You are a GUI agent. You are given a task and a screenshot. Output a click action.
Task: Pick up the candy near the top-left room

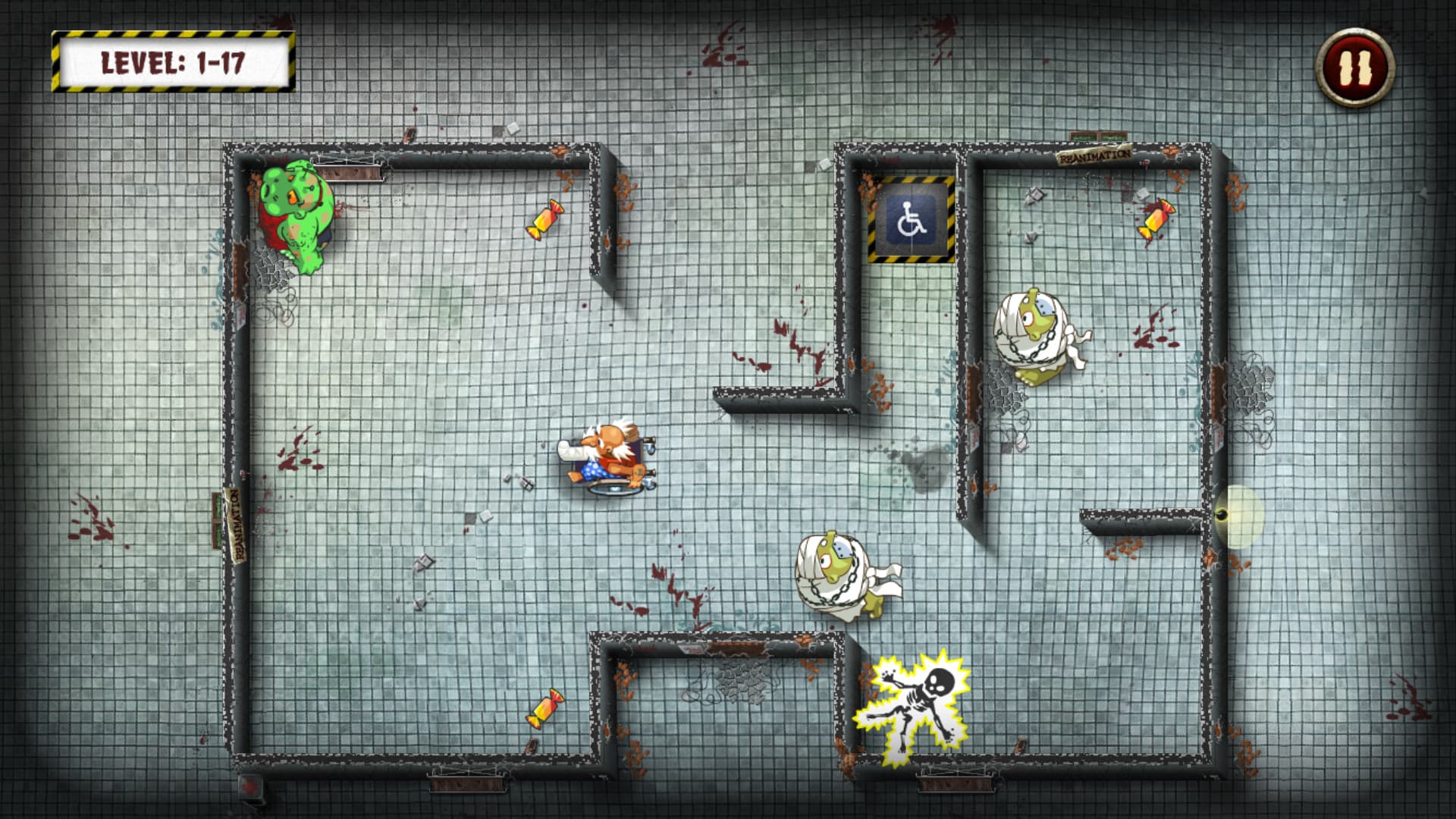[546, 220]
